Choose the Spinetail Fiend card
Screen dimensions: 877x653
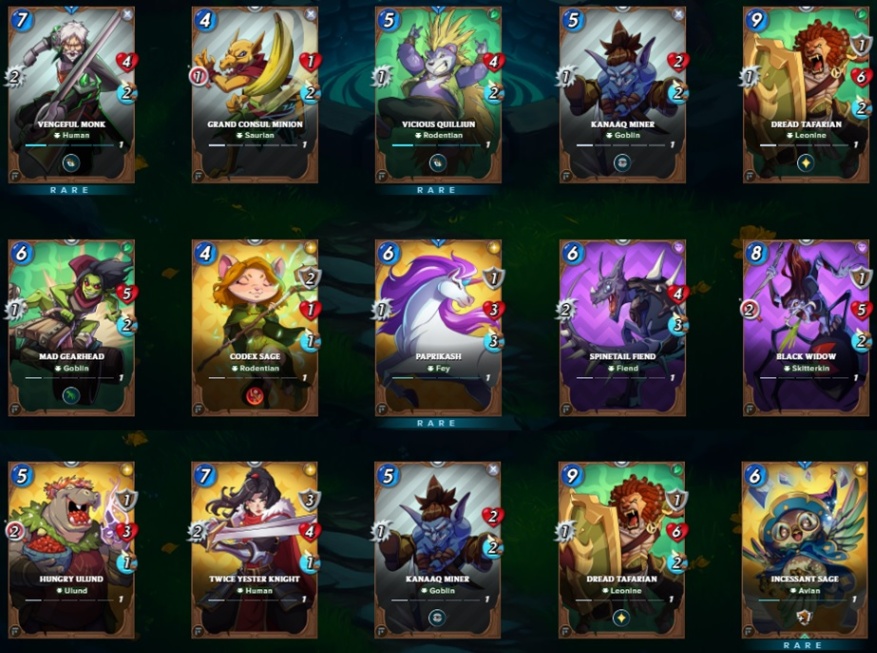coord(621,327)
